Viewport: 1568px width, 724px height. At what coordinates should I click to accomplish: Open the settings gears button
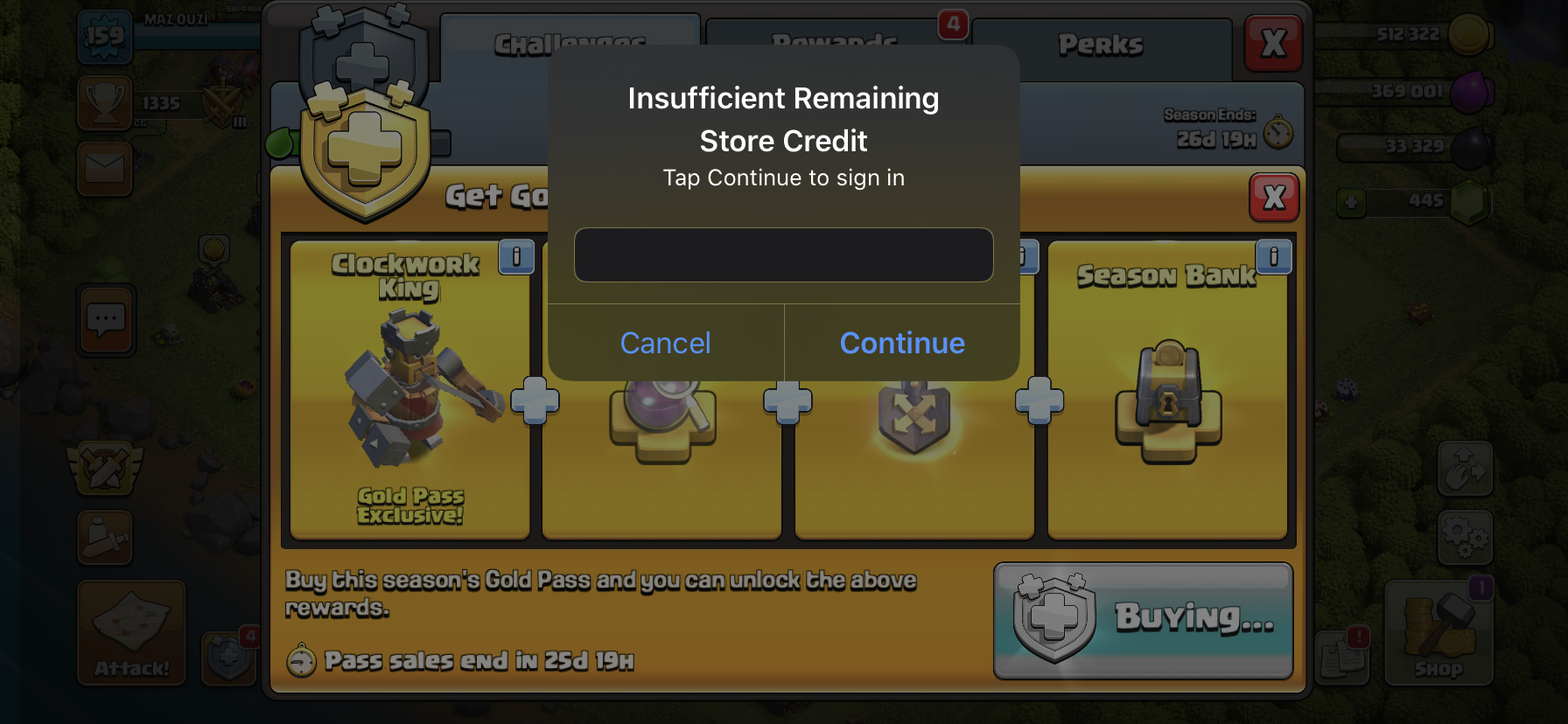click(1465, 536)
